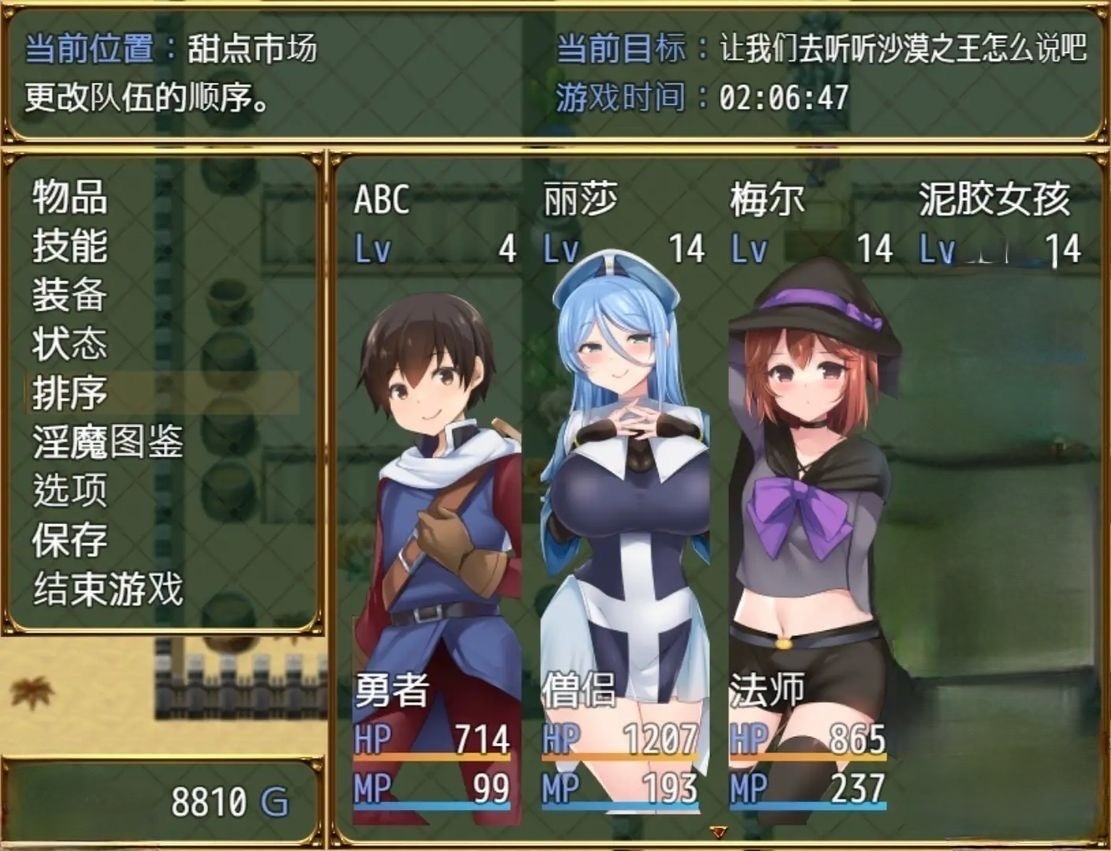Choose the 排序 formation entry
Image resolution: width=1111 pixels, height=851 pixels.
click(70, 393)
